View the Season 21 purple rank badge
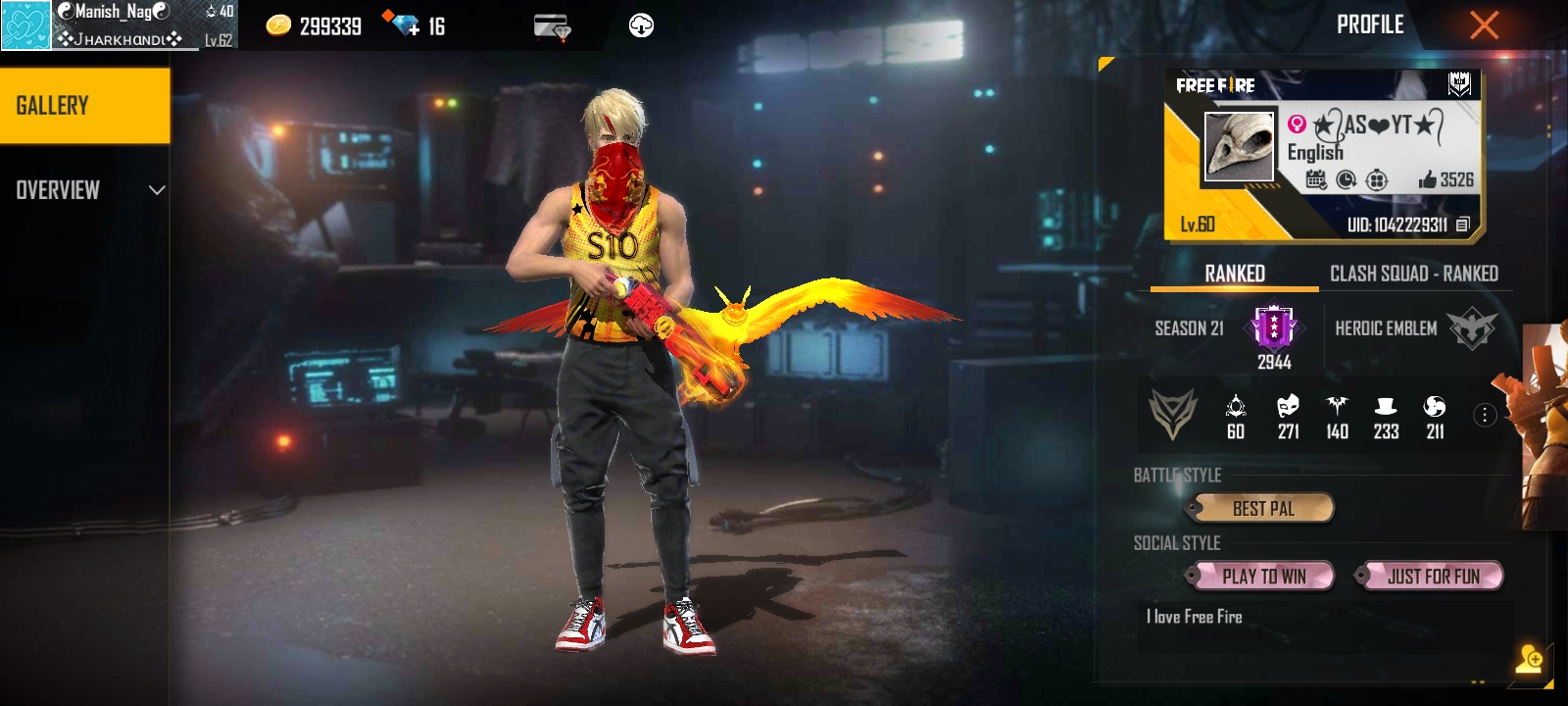Viewport: 1568px width, 706px height. pos(1273,327)
